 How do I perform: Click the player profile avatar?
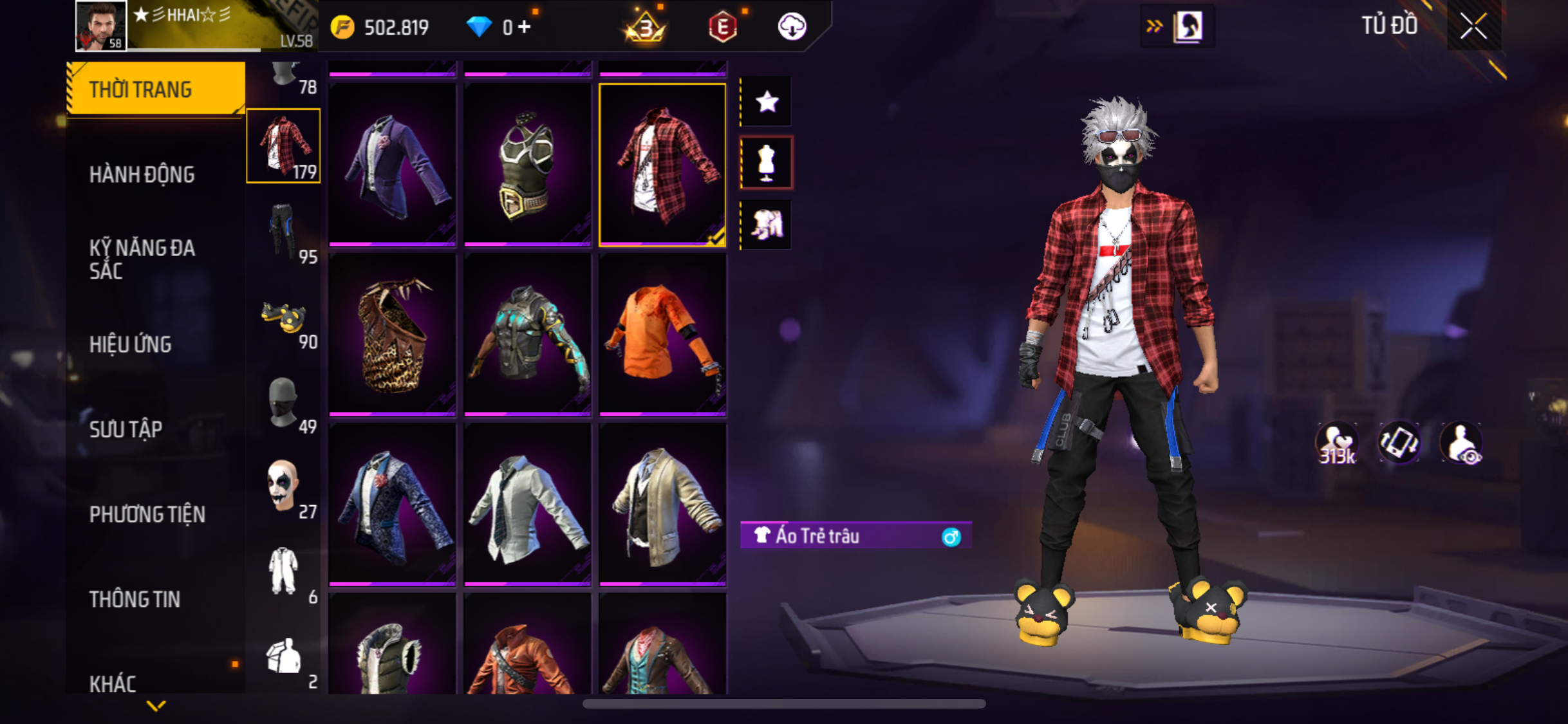pyautogui.click(x=100, y=26)
